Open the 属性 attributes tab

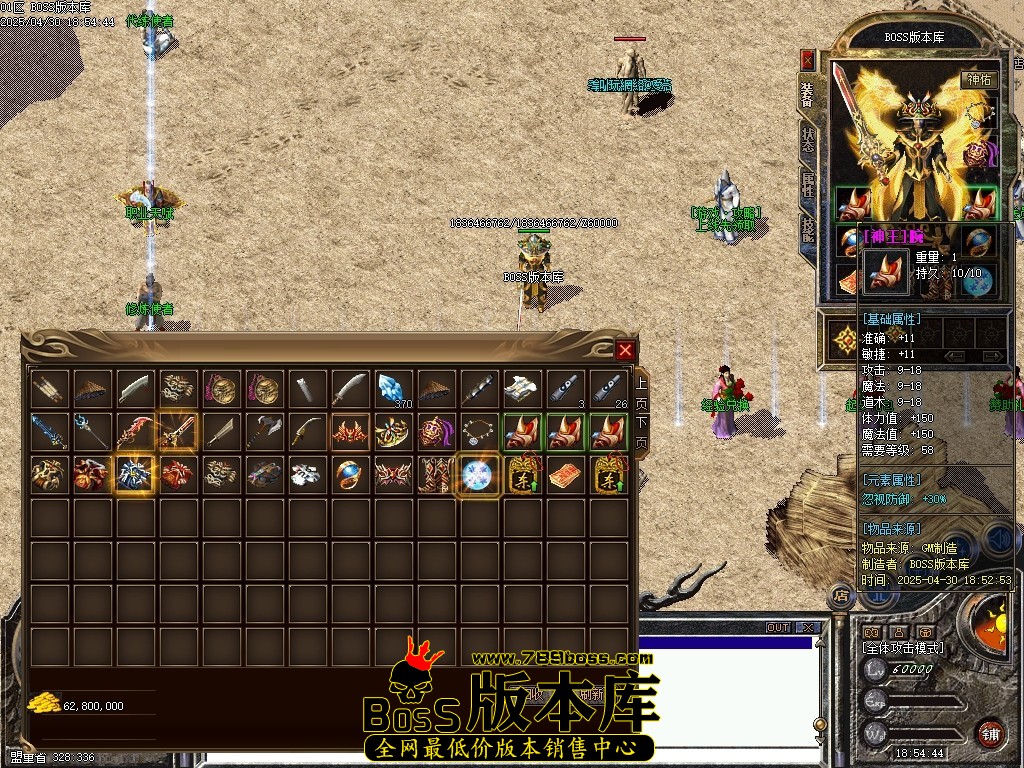[807, 185]
